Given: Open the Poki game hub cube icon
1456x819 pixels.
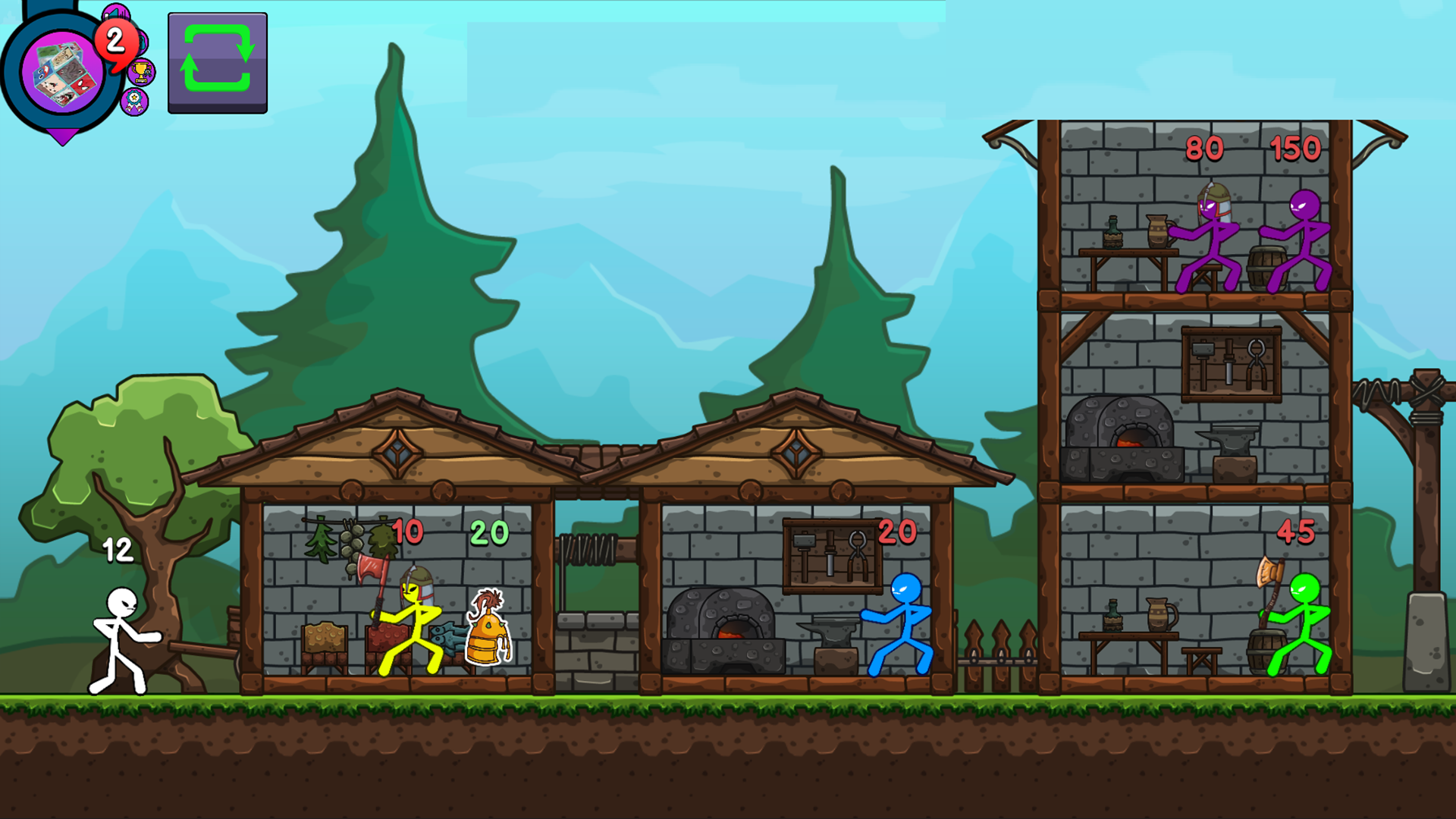Looking at the screenshot, I should (x=64, y=72).
